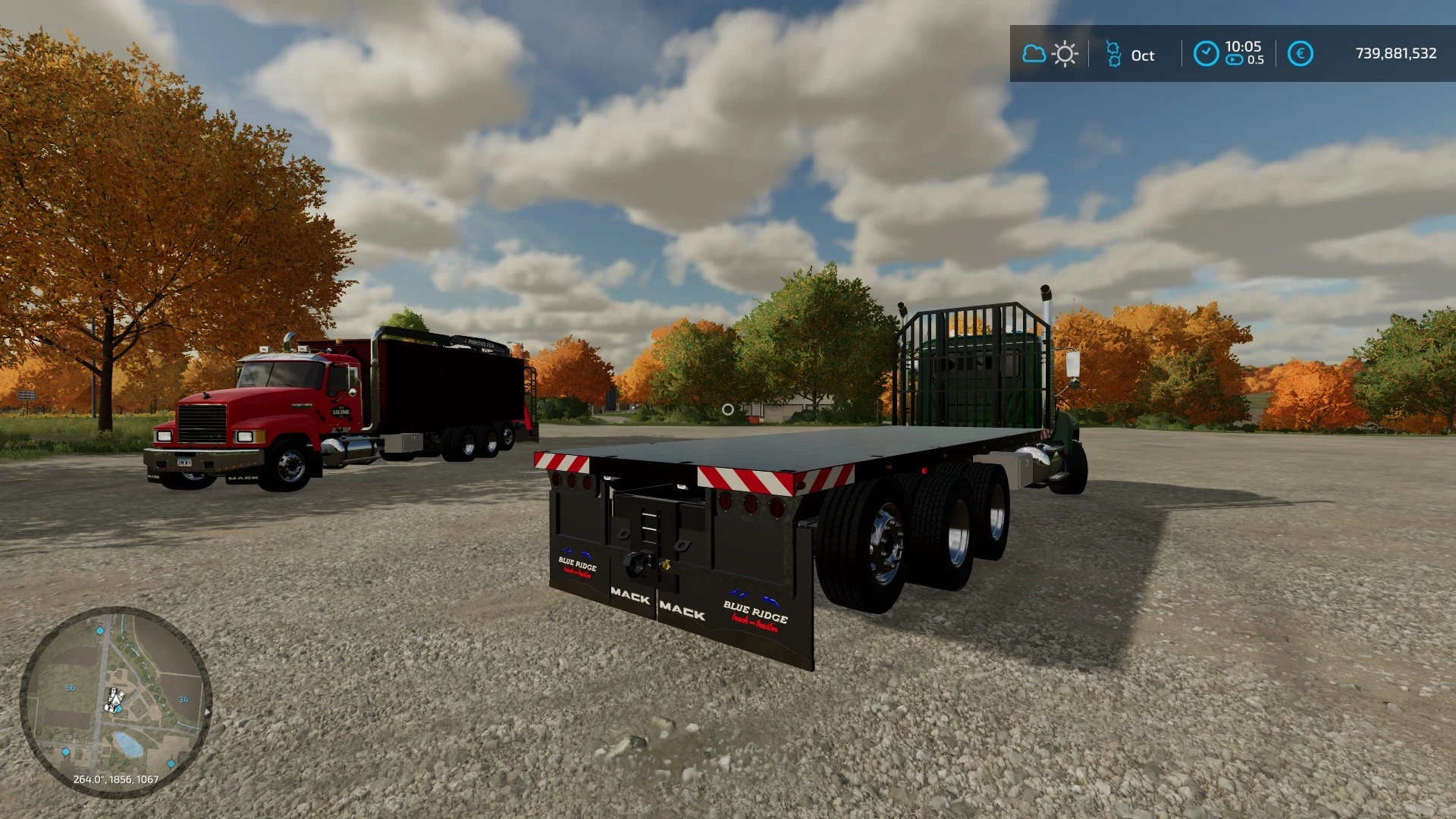This screenshot has width=1456, height=819.
Task: Select the cloud weather icon
Action: point(1034,52)
